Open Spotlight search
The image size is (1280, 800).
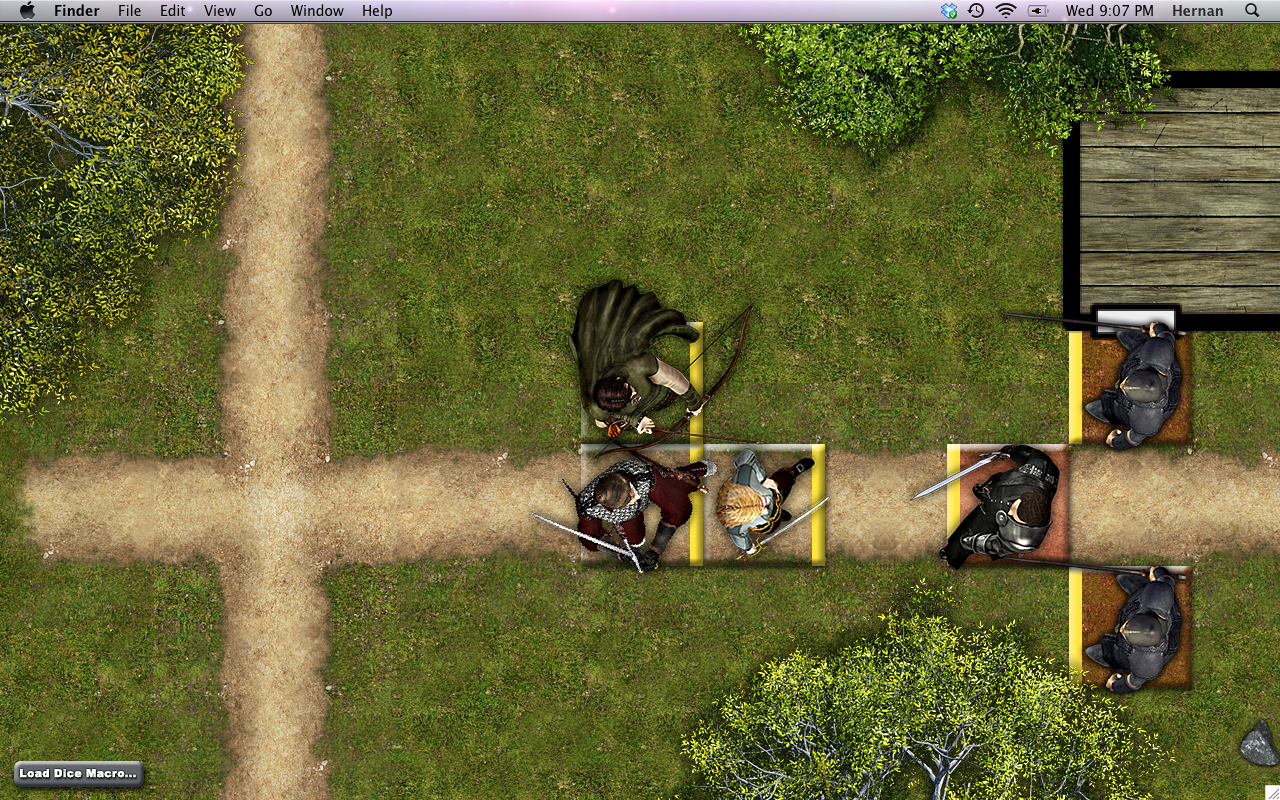coord(1252,10)
